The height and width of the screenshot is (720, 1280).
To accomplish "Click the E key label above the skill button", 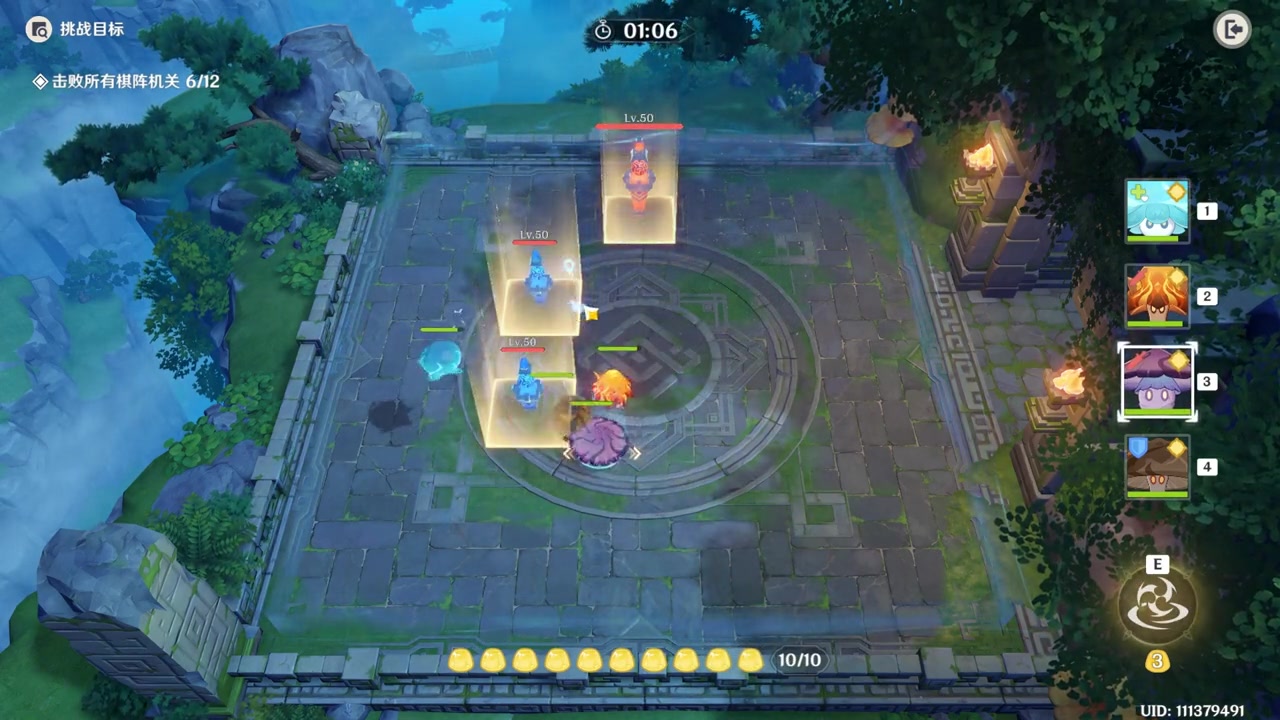I will tap(1157, 565).
